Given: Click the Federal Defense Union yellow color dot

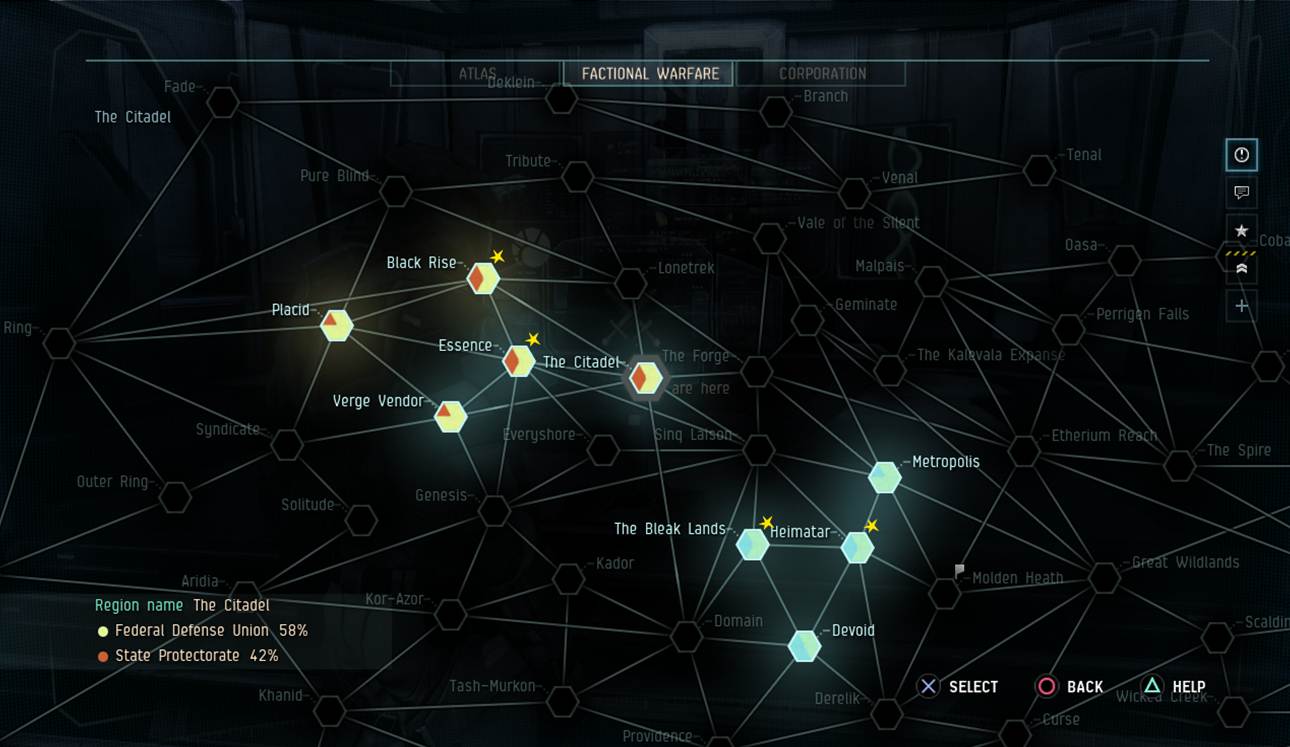Looking at the screenshot, I should (101, 633).
